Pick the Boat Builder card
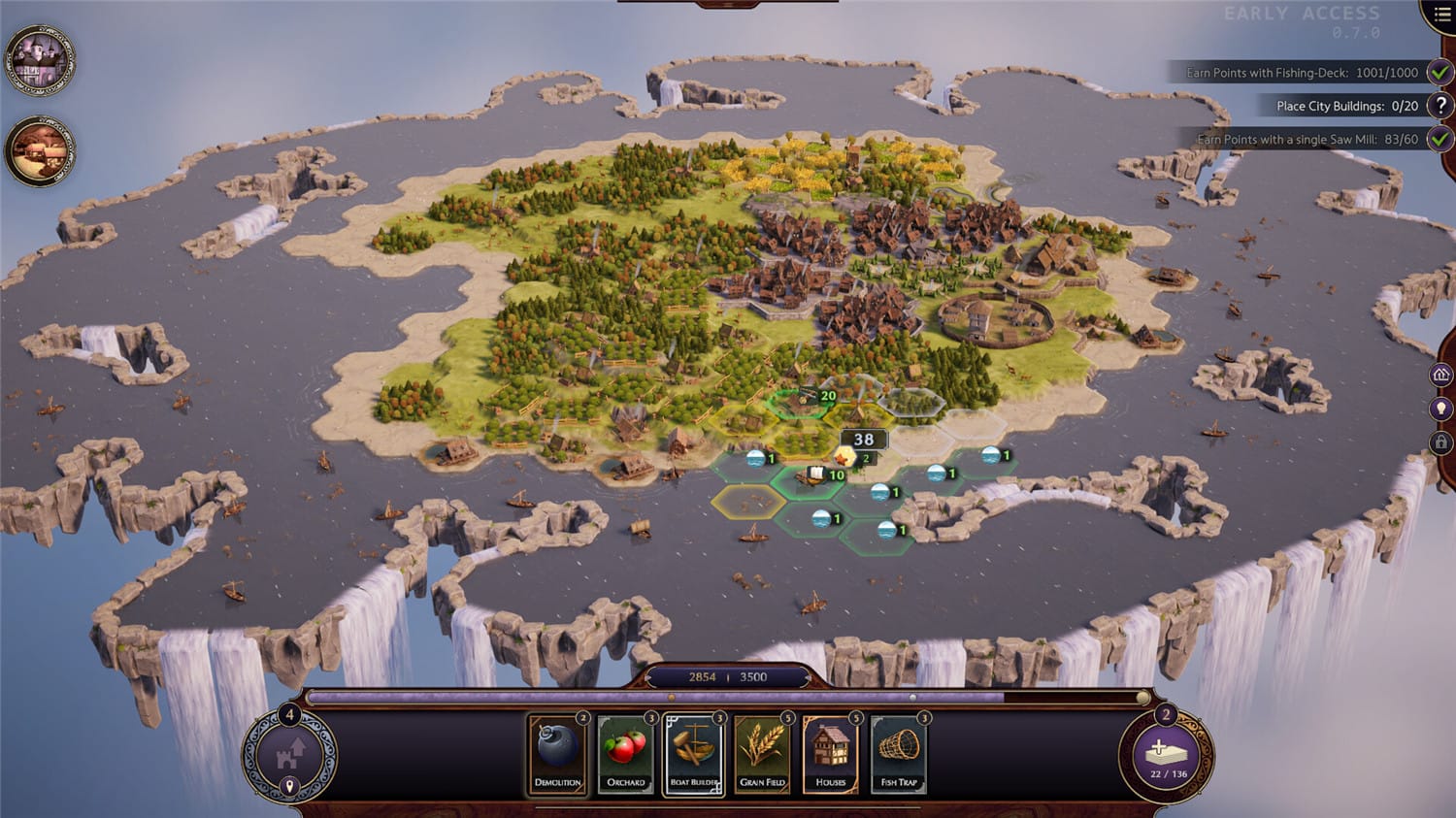This screenshot has height=818, width=1456. (x=694, y=754)
